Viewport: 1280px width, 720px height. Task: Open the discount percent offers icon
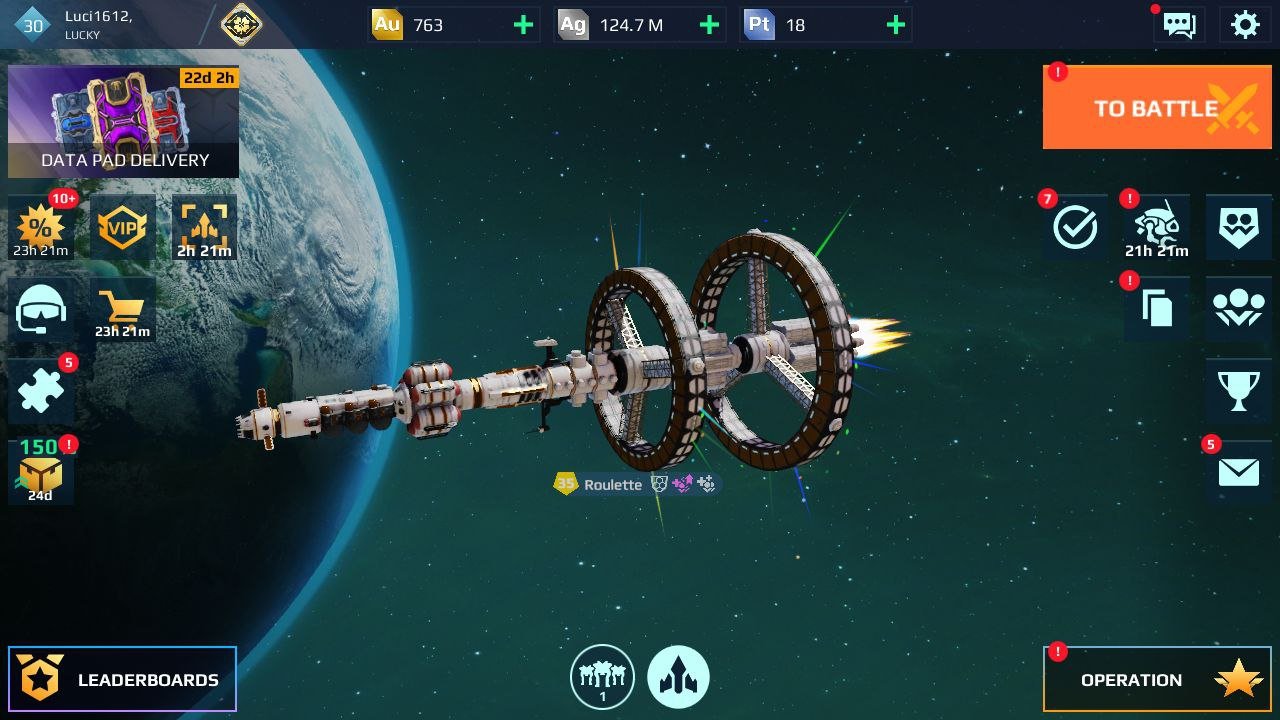coord(40,228)
